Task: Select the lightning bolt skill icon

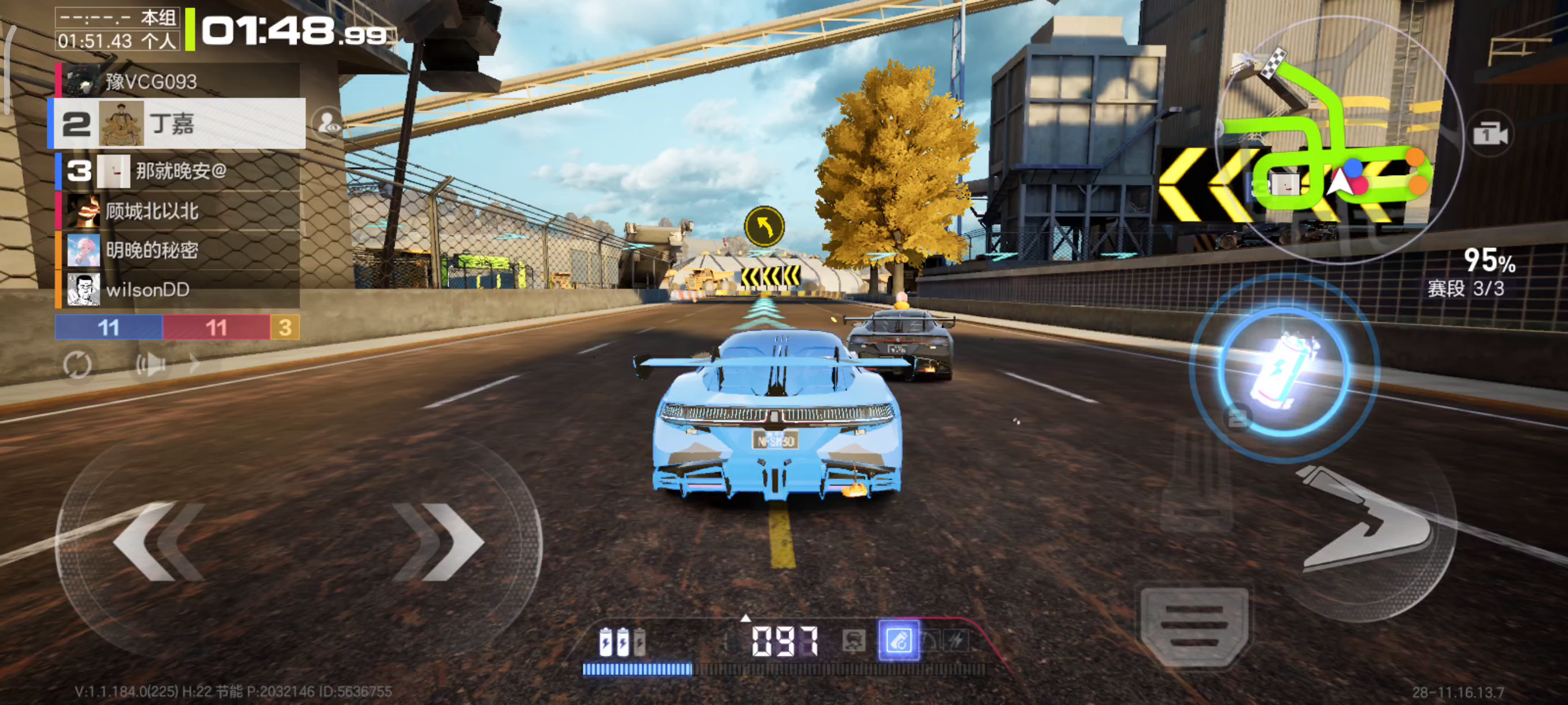Action: 956,640
